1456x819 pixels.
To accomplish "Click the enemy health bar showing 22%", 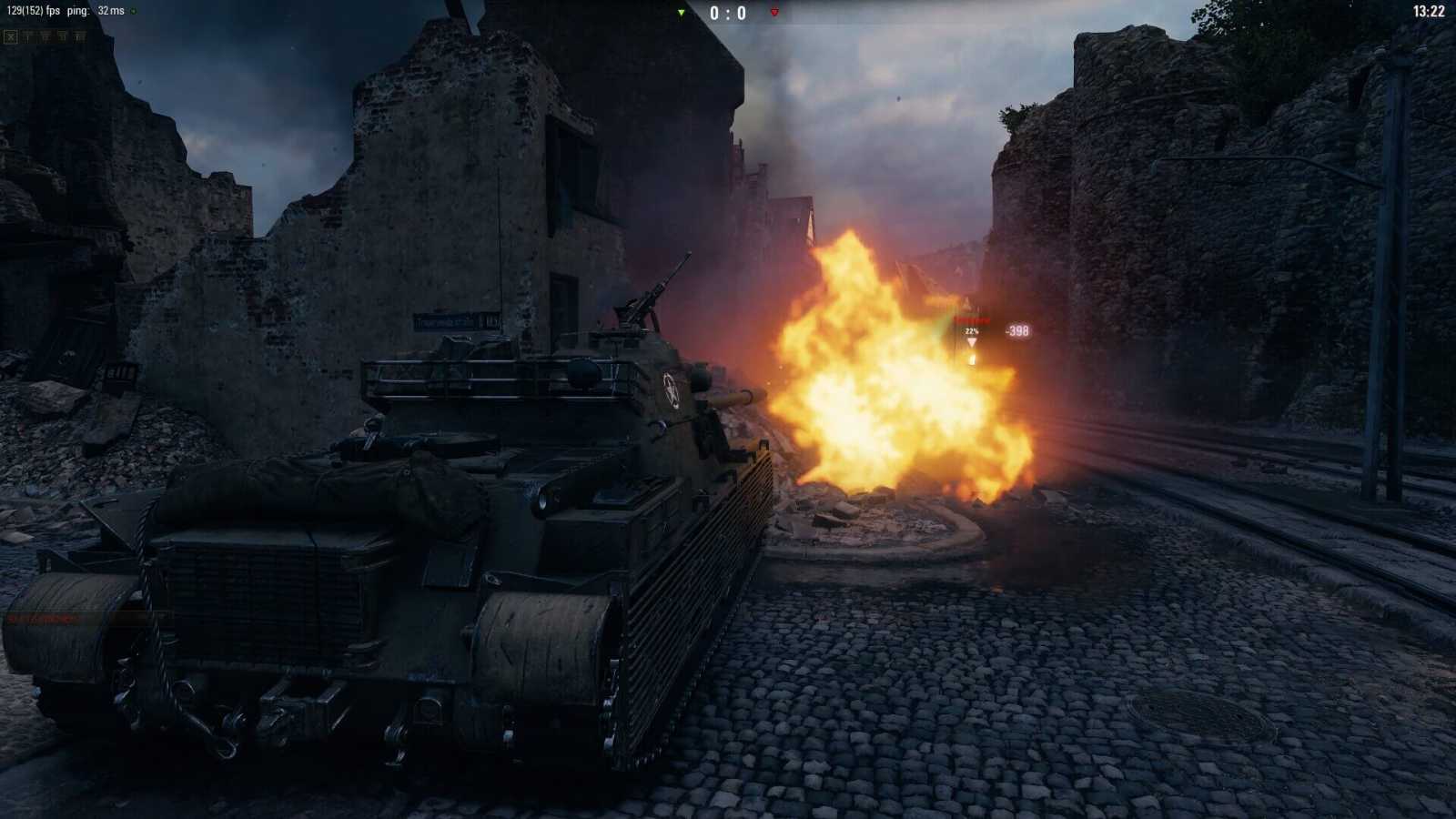I will click(972, 319).
